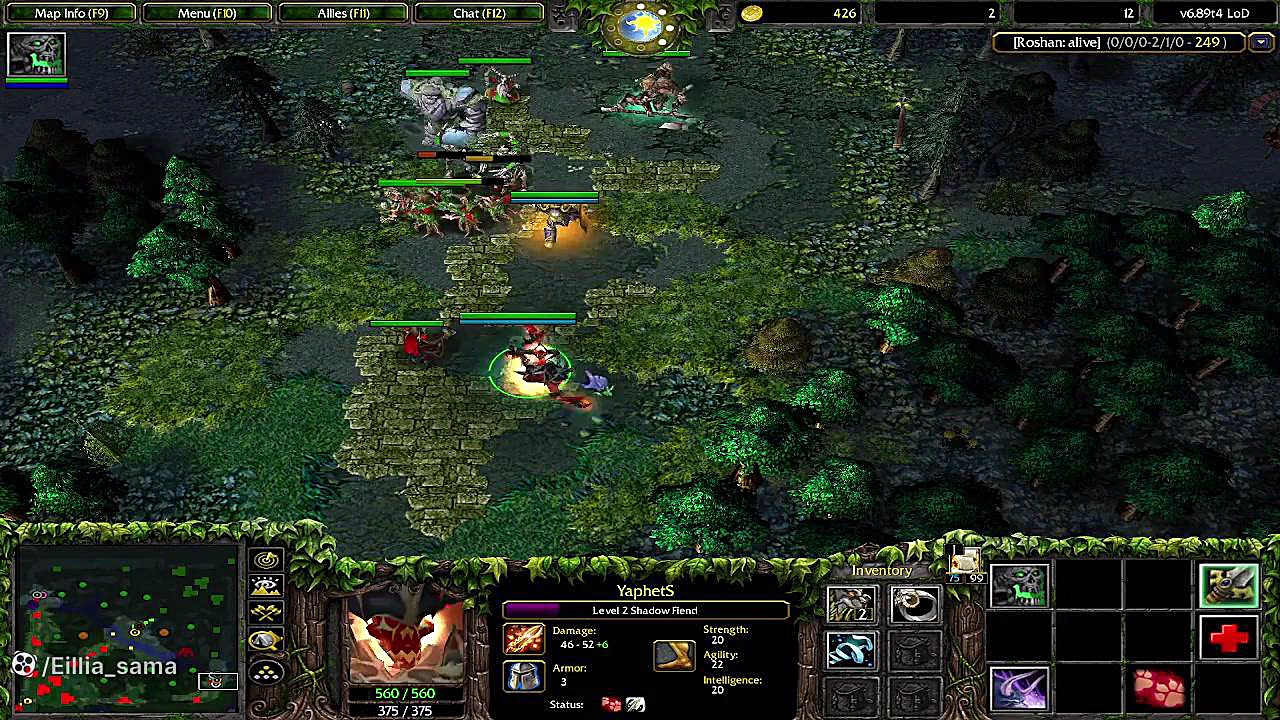Open the Allies (F11) panel
Screen dimensions: 1280x720
343,13
